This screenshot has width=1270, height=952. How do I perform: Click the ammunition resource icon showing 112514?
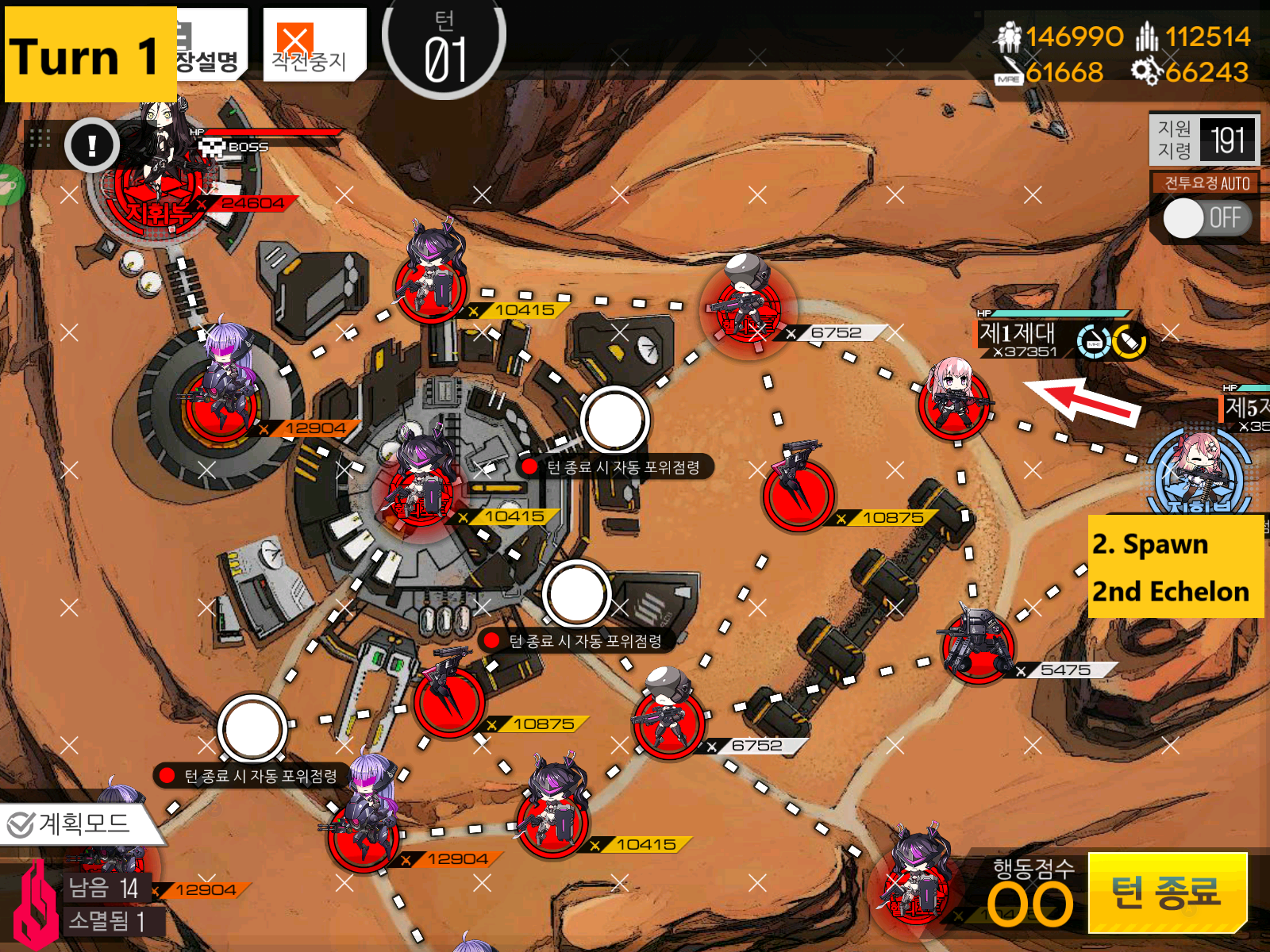(x=1146, y=36)
